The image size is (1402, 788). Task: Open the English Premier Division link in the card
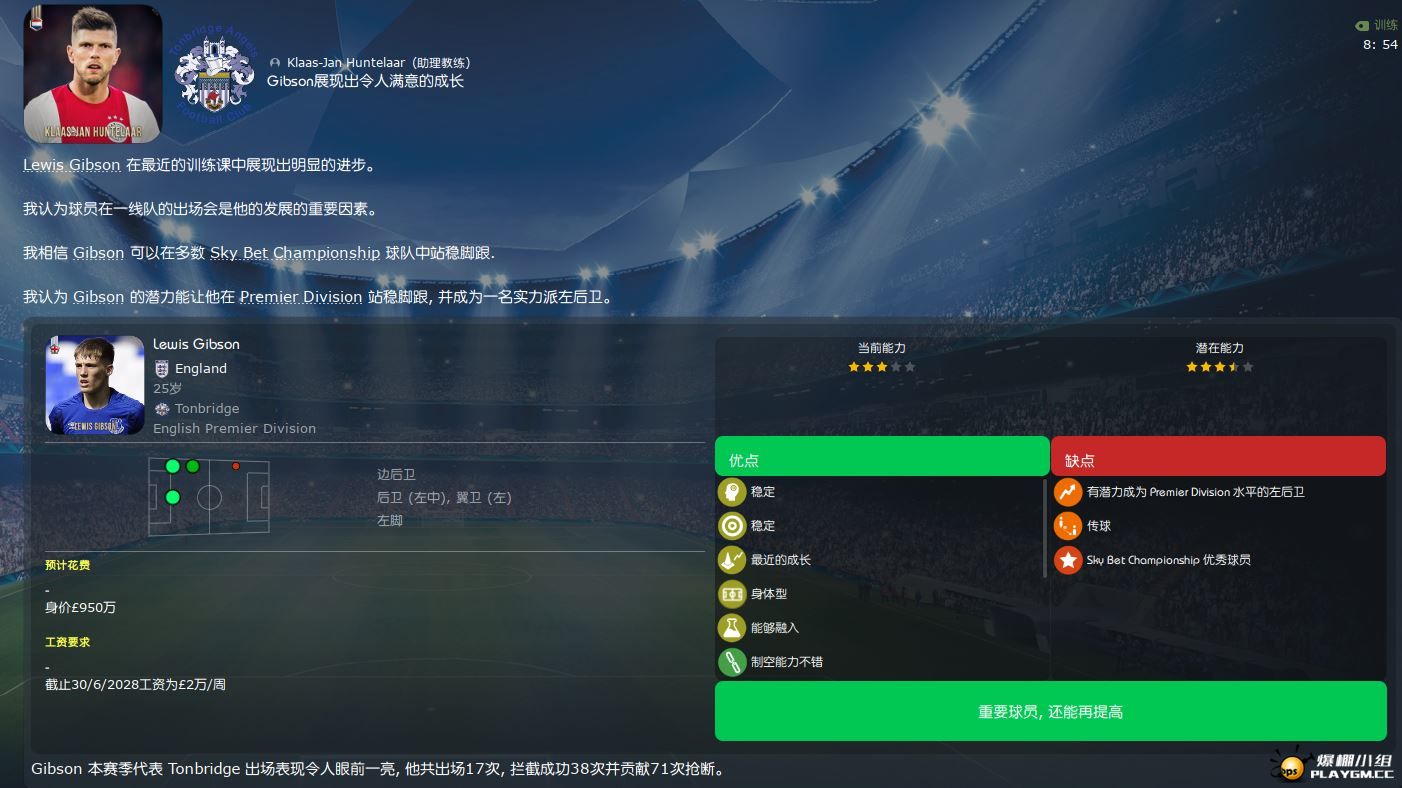[234, 428]
